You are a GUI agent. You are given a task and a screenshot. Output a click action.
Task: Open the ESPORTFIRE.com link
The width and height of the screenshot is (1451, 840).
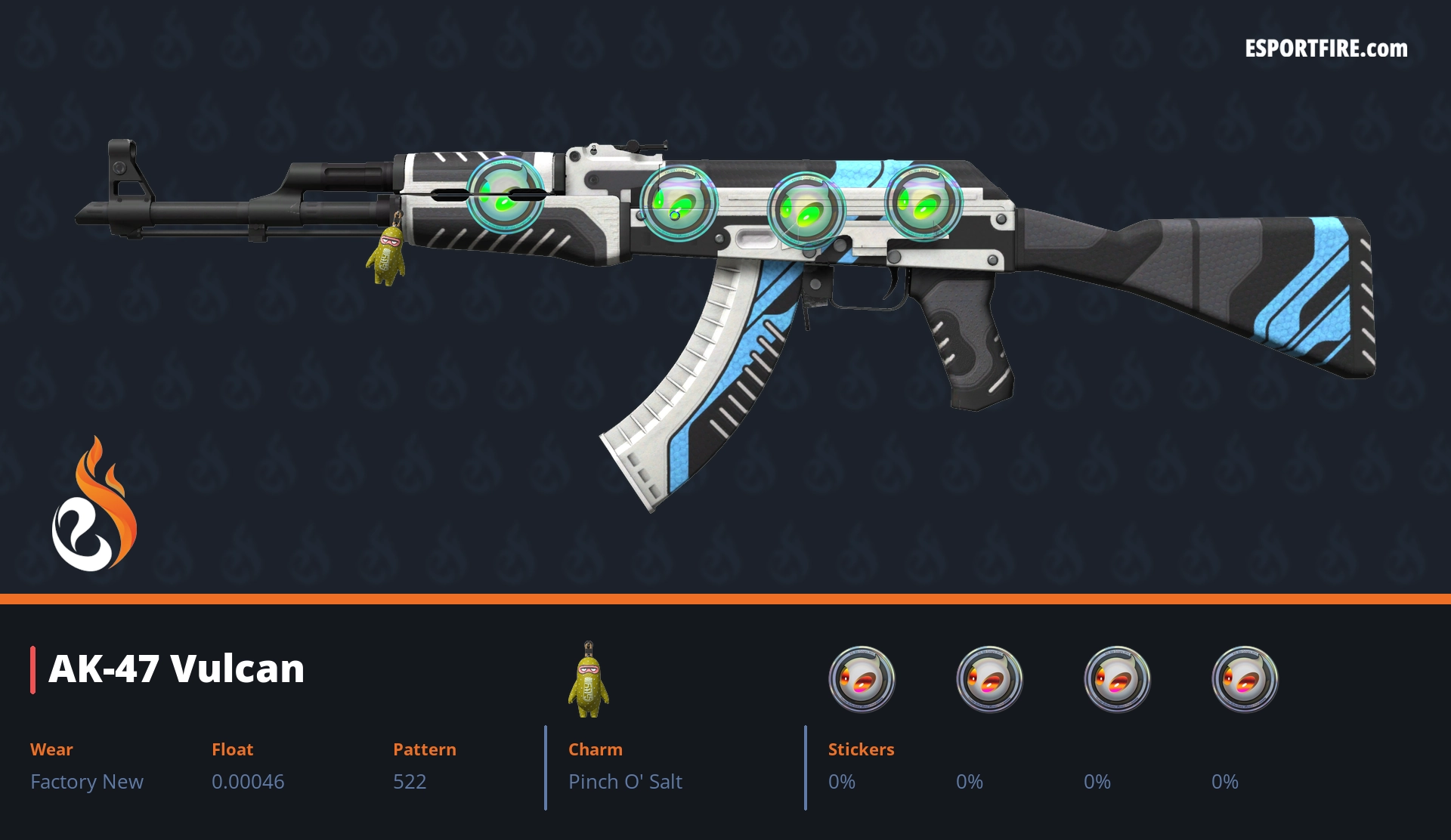[x=1326, y=49]
